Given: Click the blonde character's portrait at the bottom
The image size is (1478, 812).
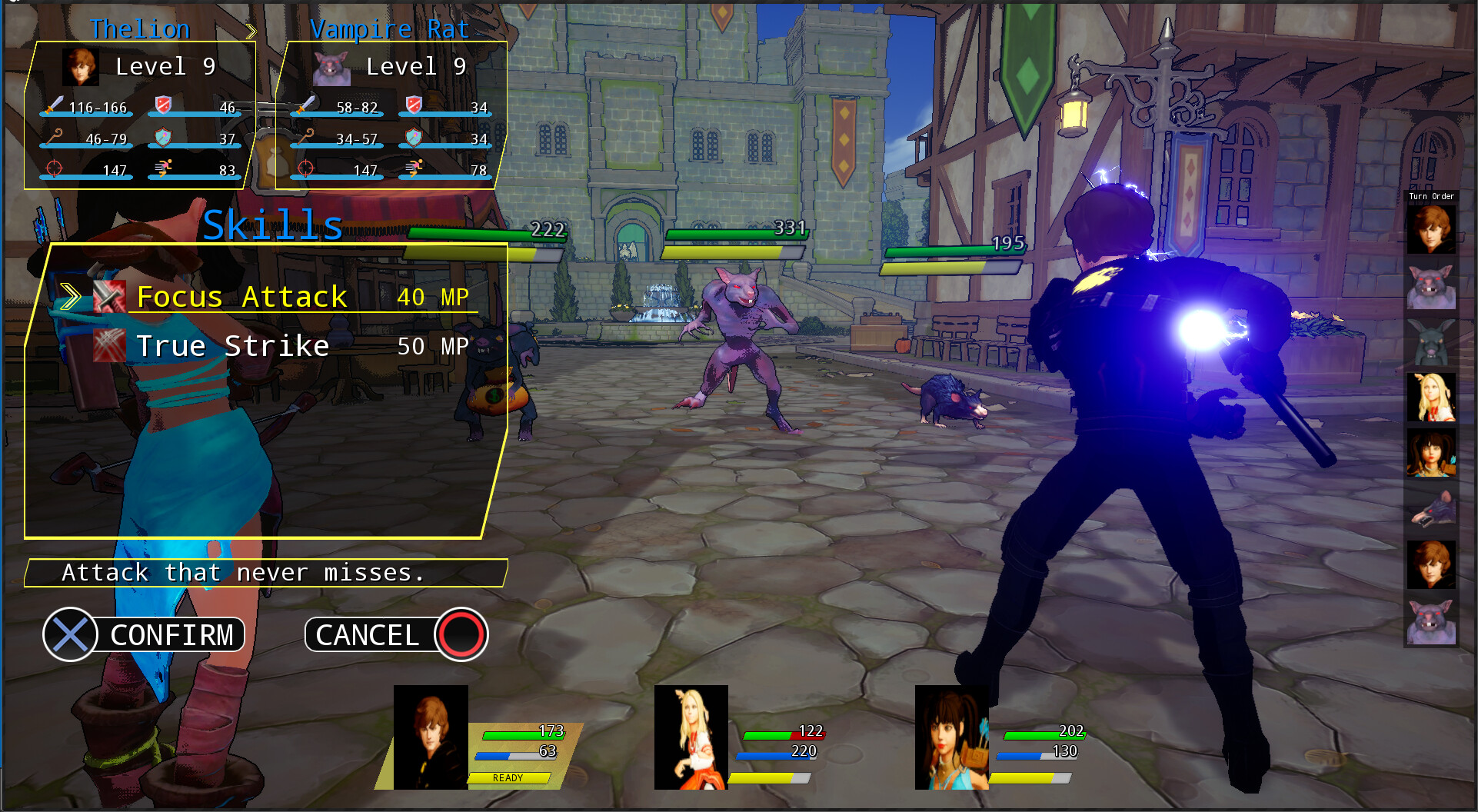Looking at the screenshot, I should click(691, 738).
